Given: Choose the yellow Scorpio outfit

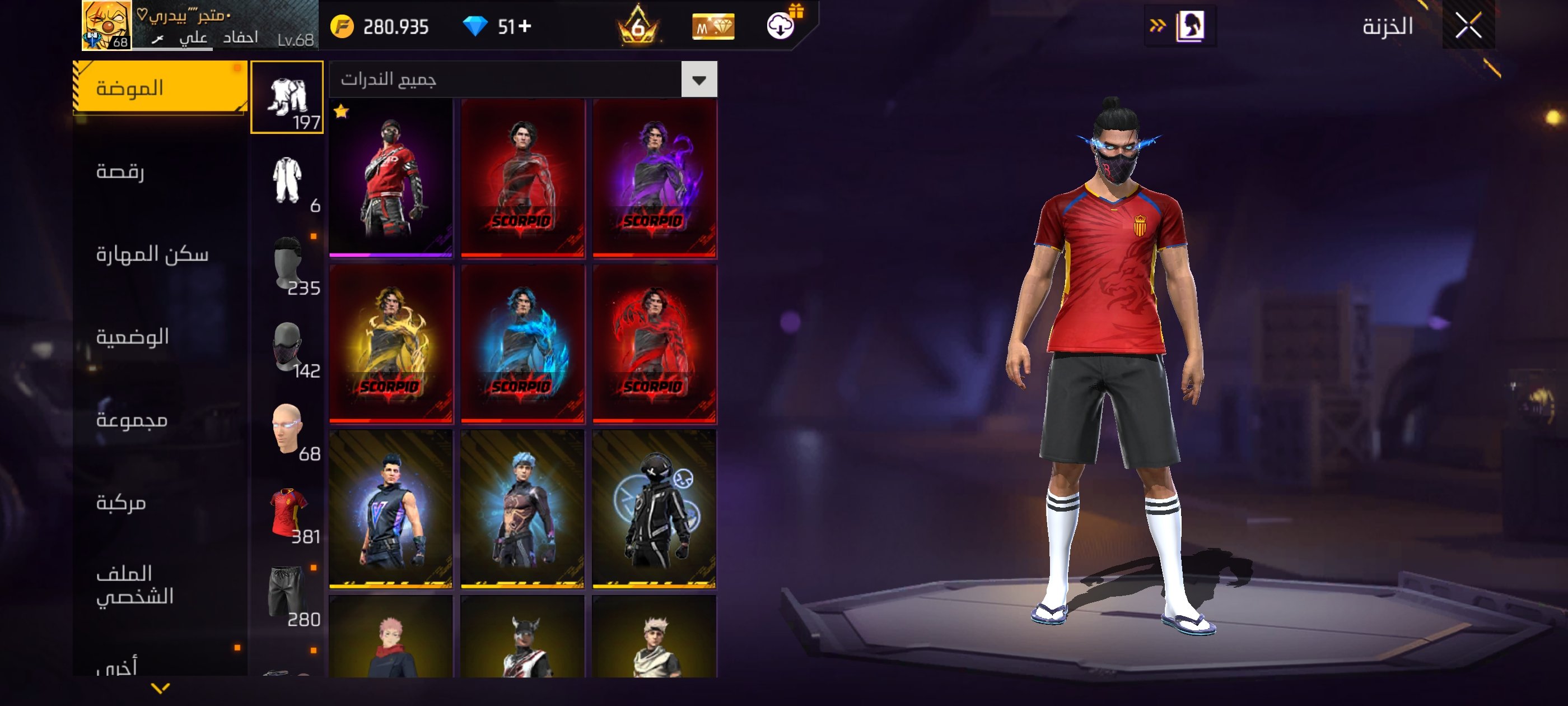Looking at the screenshot, I should pyautogui.click(x=391, y=343).
